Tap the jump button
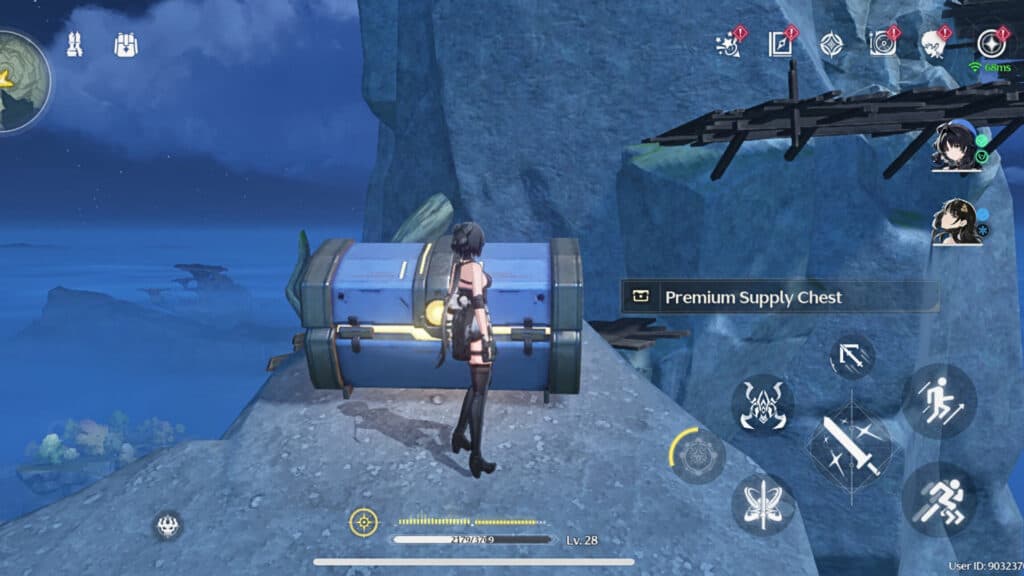 pos(938,401)
